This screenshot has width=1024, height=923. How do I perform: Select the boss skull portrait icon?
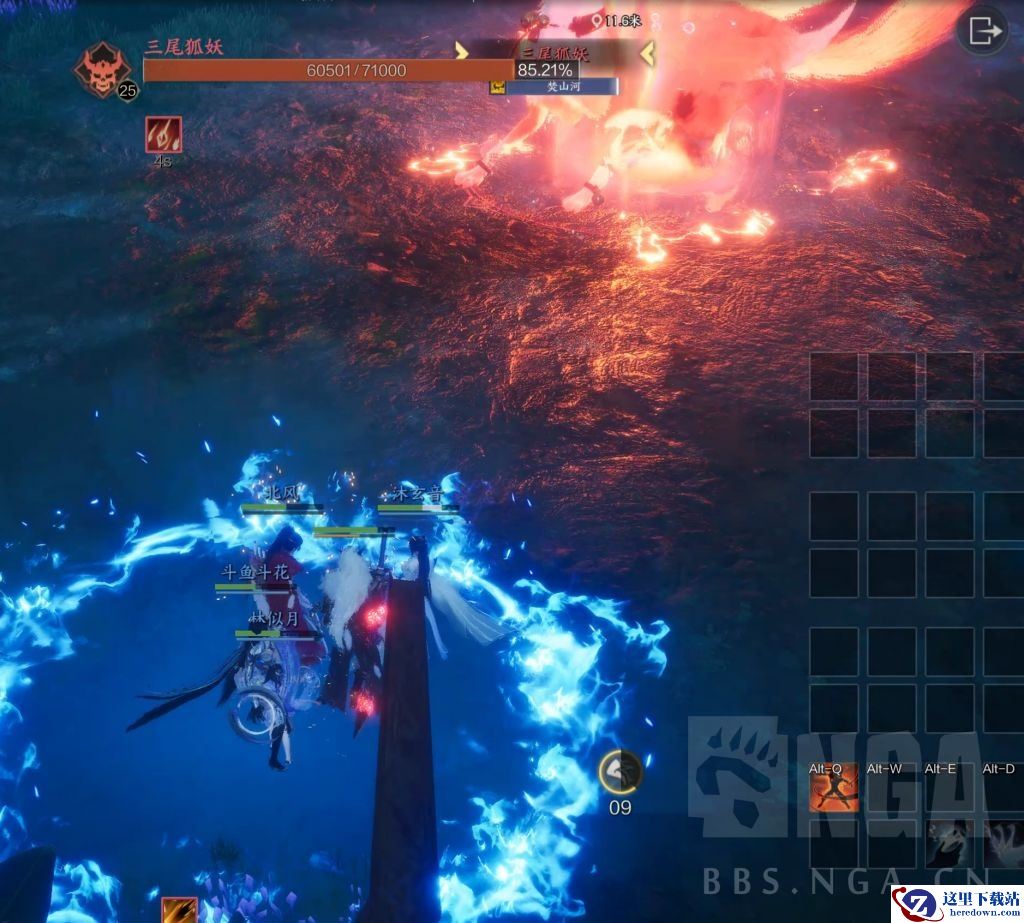pos(102,70)
